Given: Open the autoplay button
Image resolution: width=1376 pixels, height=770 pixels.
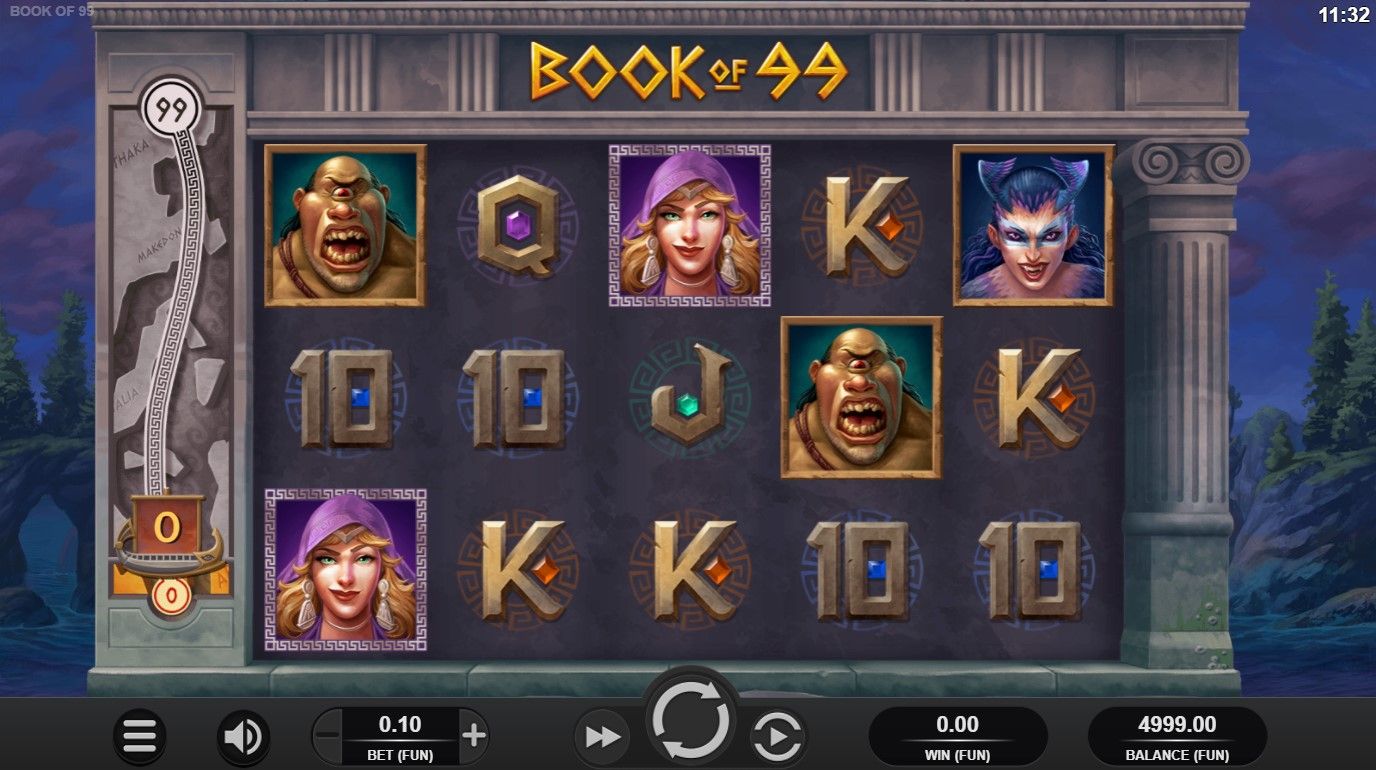Looking at the screenshot, I should point(778,738).
